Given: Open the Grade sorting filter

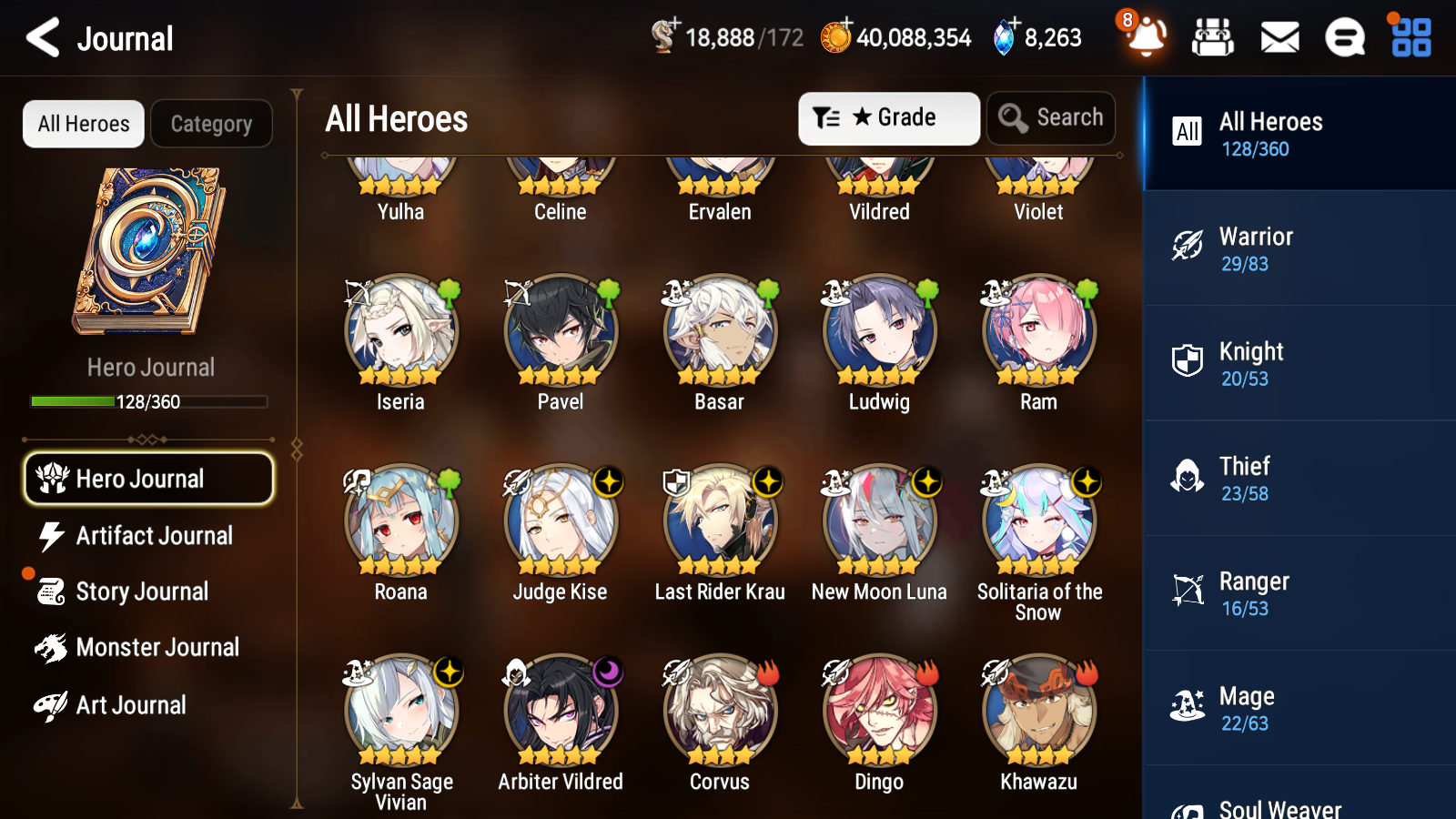Looking at the screenshot, I should 888,117.
